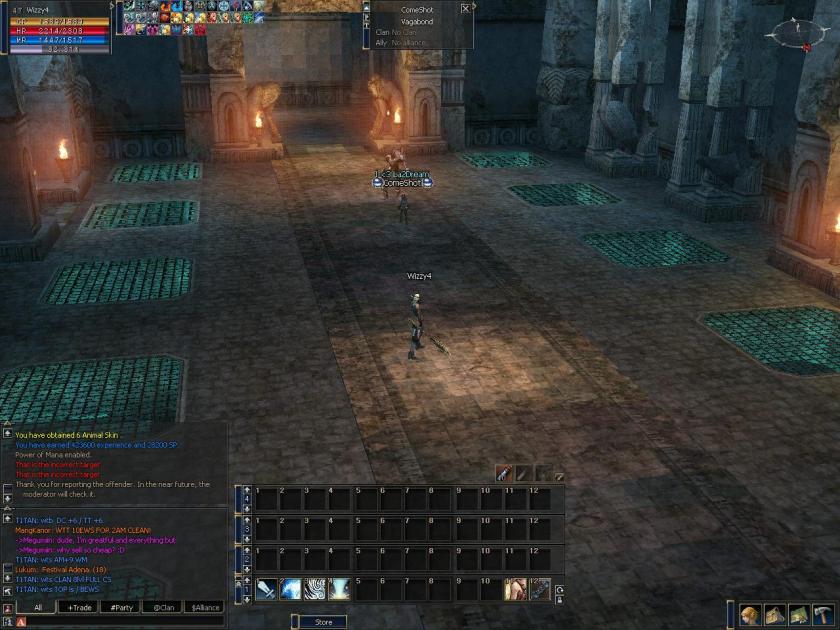Use the item in hotbar slot 11
Viewport: 840px width, 630px height.
coord(515,589)
